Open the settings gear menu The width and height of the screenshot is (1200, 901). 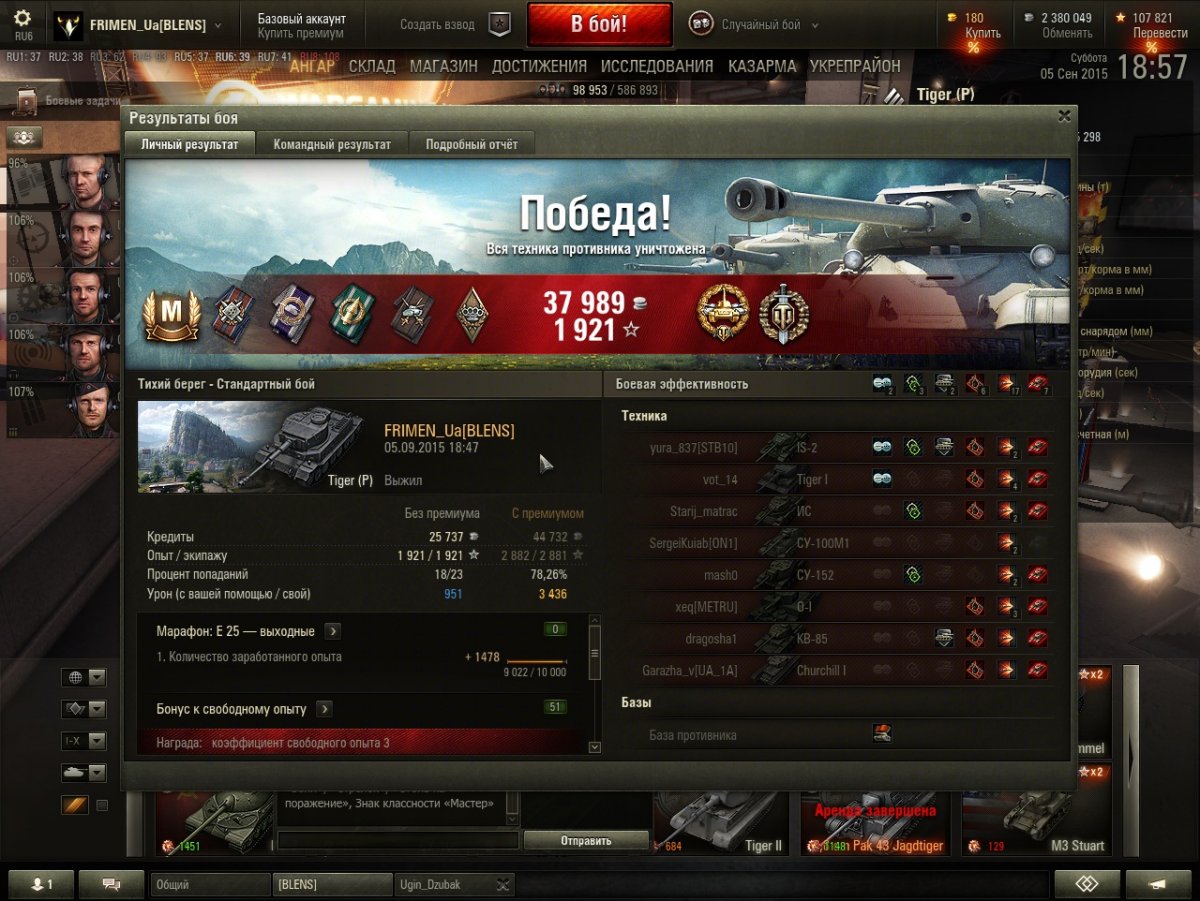23,19
